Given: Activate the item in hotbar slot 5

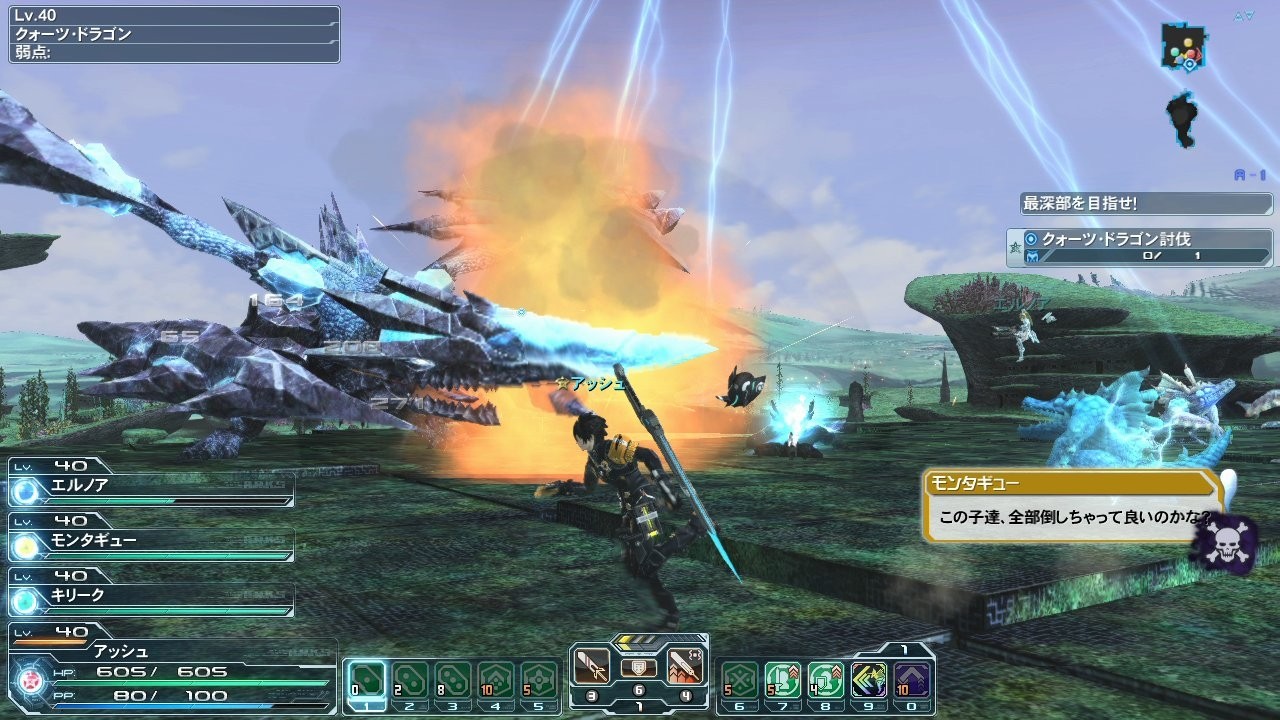Looking at the screenshot, I should (539, 679).
